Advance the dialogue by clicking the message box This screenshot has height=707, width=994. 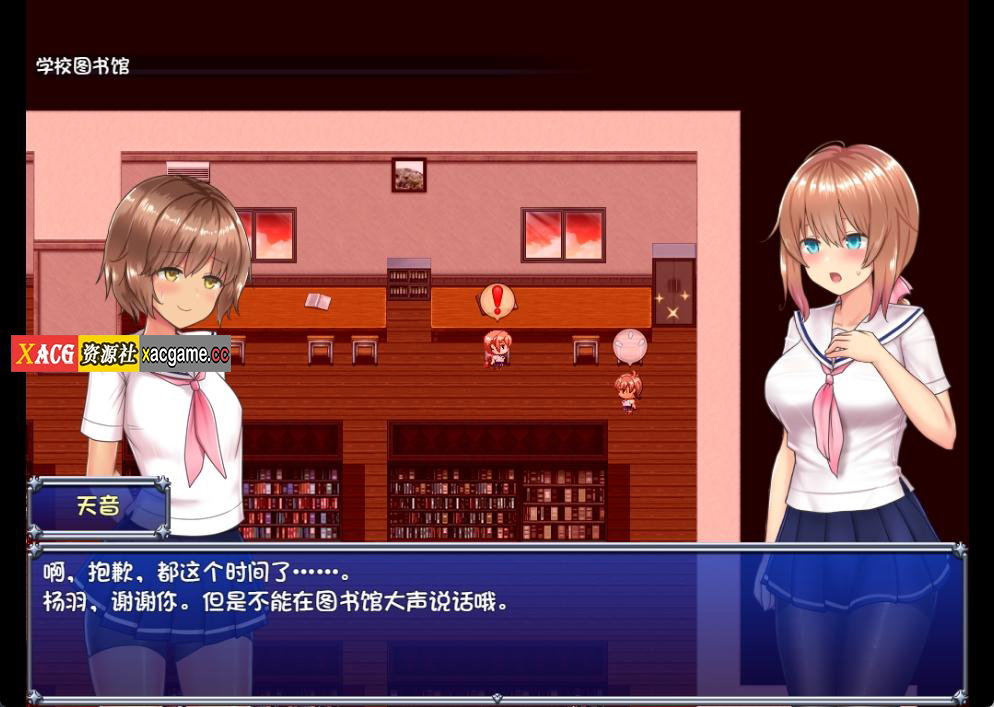[496, 620]
